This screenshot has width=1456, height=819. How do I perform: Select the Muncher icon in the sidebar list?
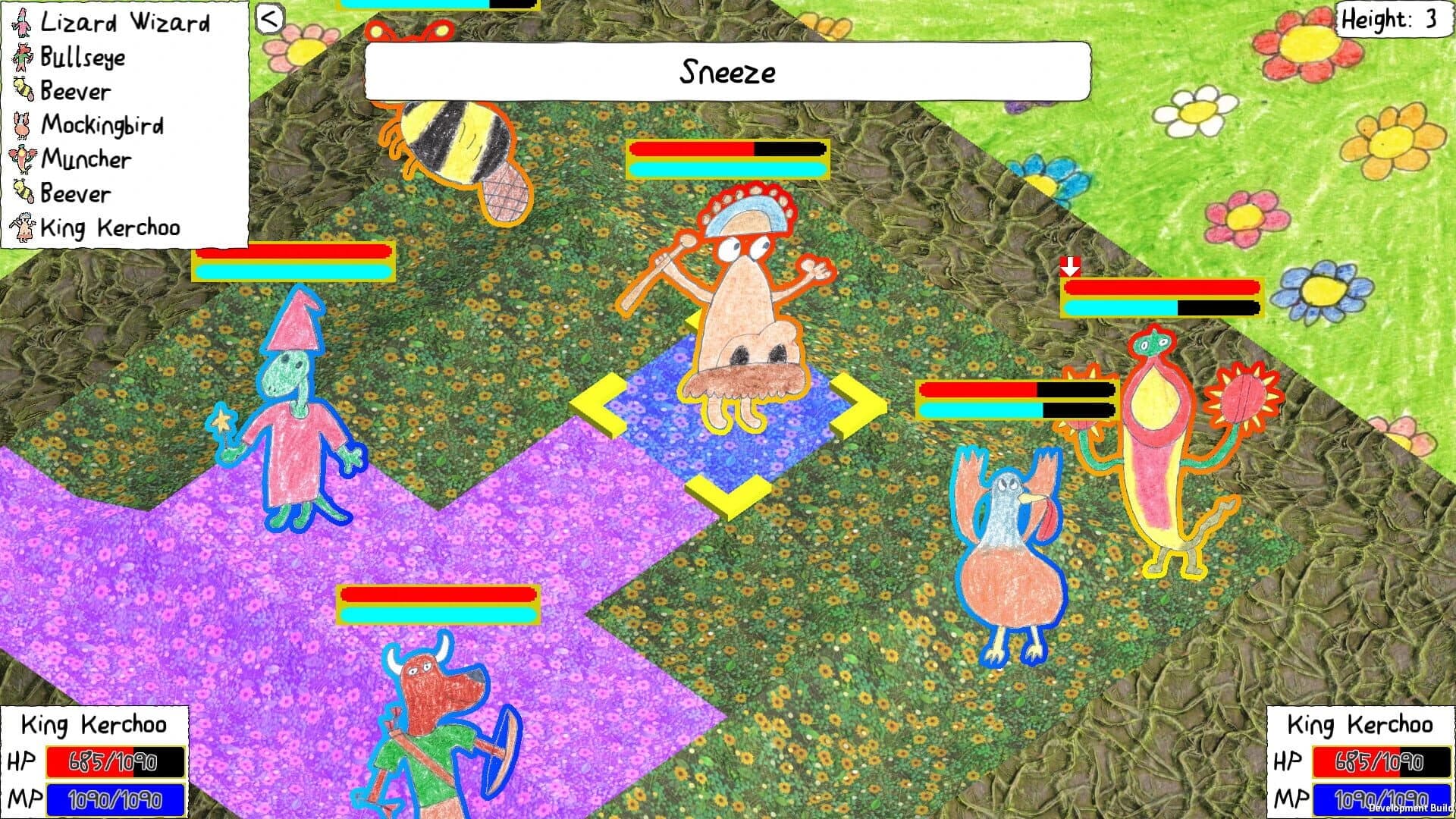20,159
